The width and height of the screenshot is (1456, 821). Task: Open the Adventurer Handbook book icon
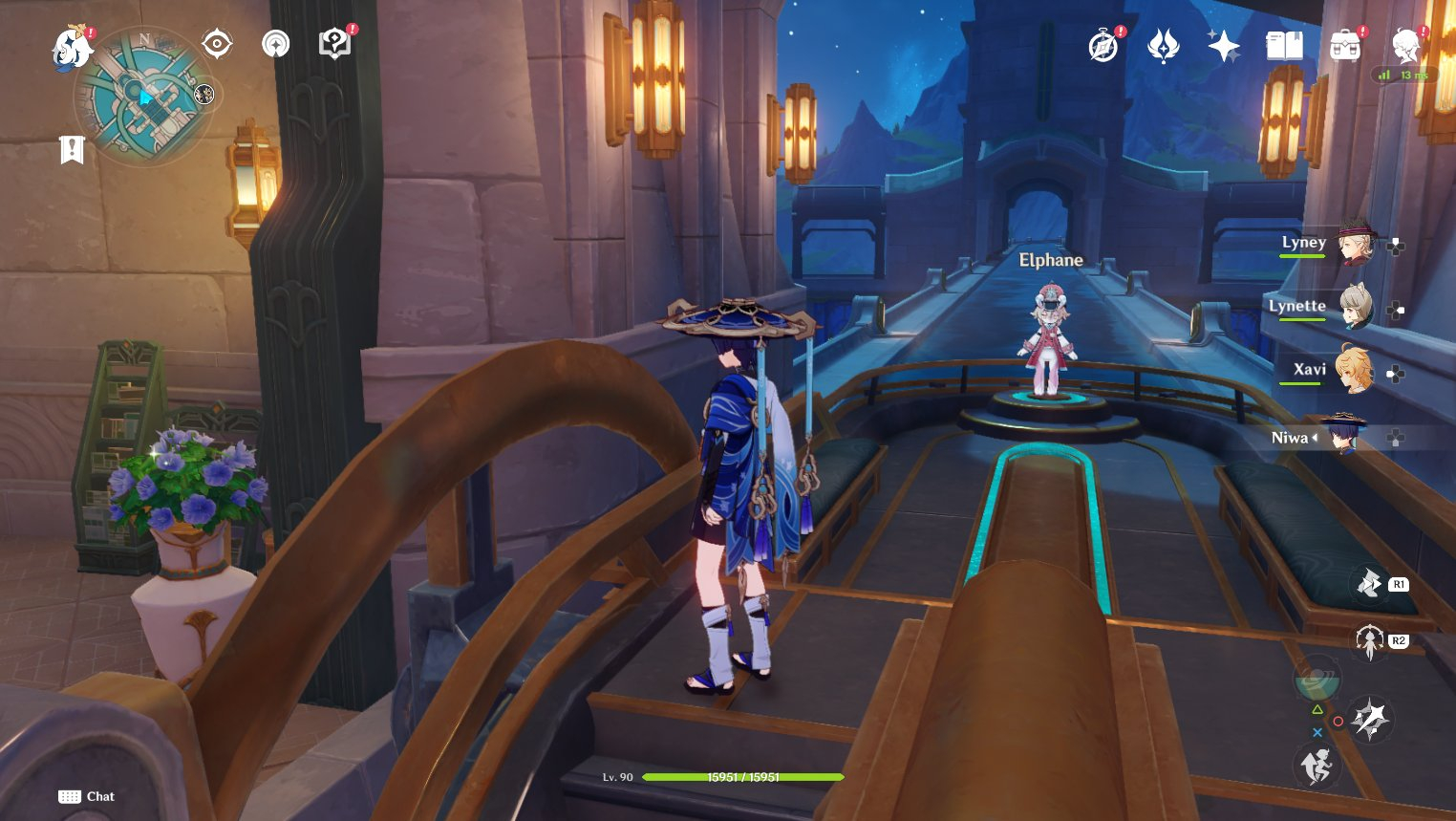pos(1284,46)
